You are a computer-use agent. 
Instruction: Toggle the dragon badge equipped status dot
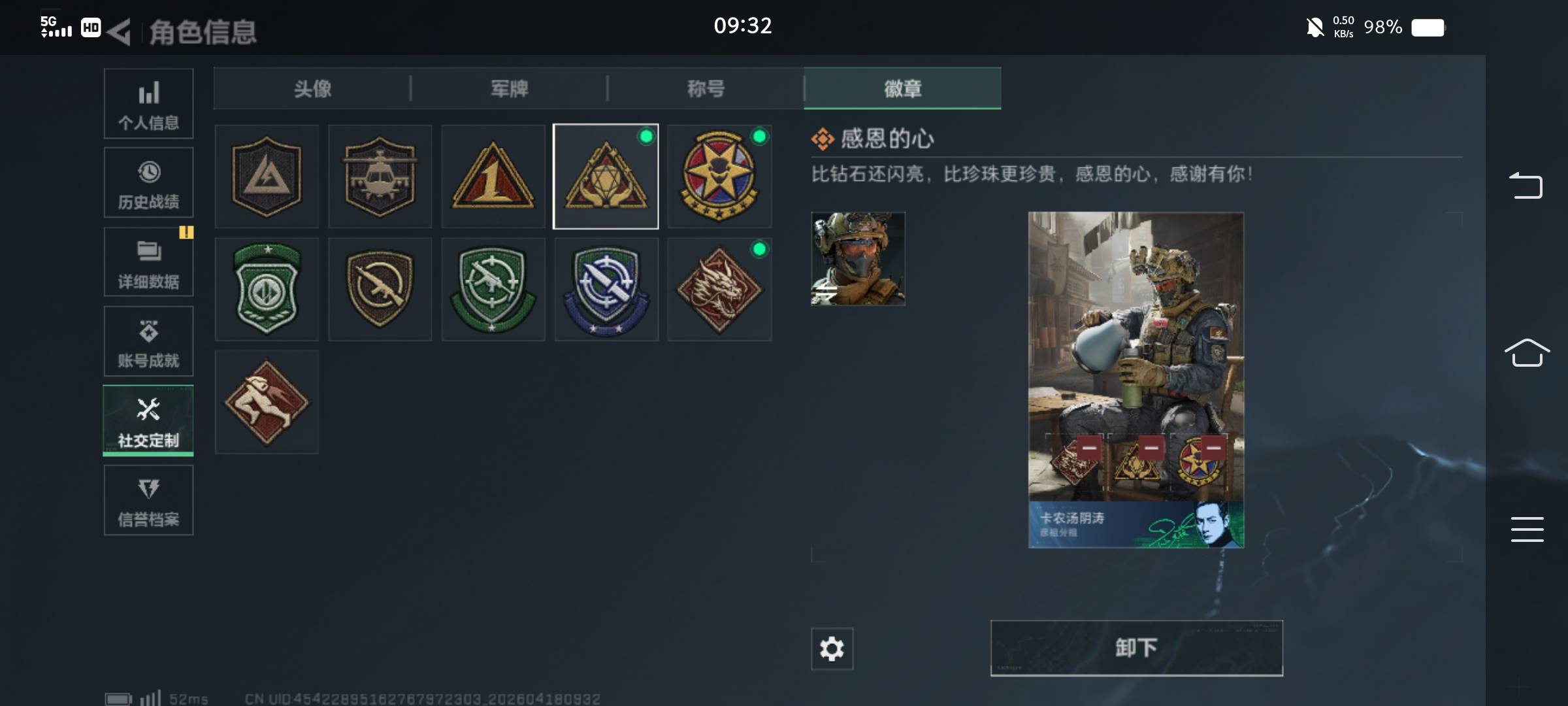pyautogui.click(x=759, y=248)
